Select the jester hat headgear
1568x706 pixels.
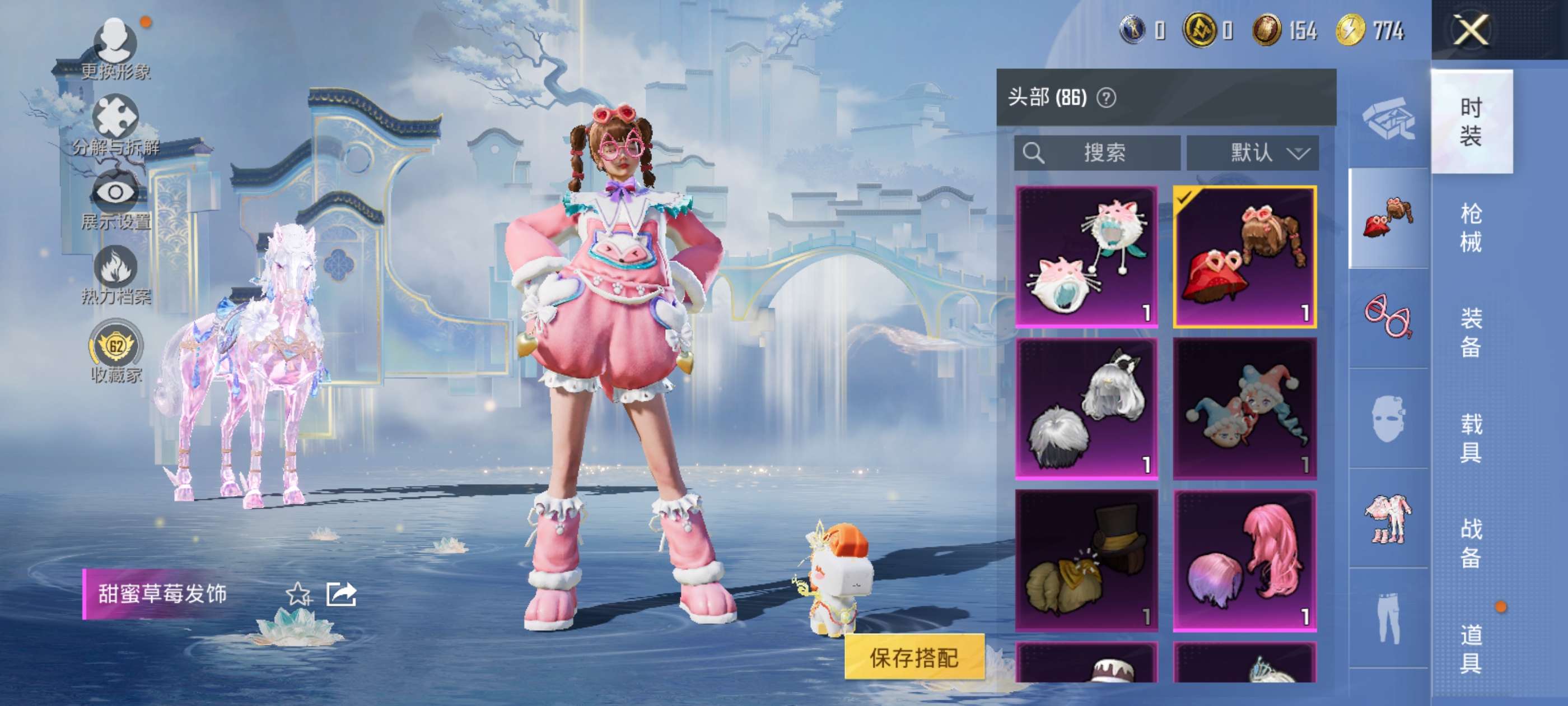(x=1245, y=408)
